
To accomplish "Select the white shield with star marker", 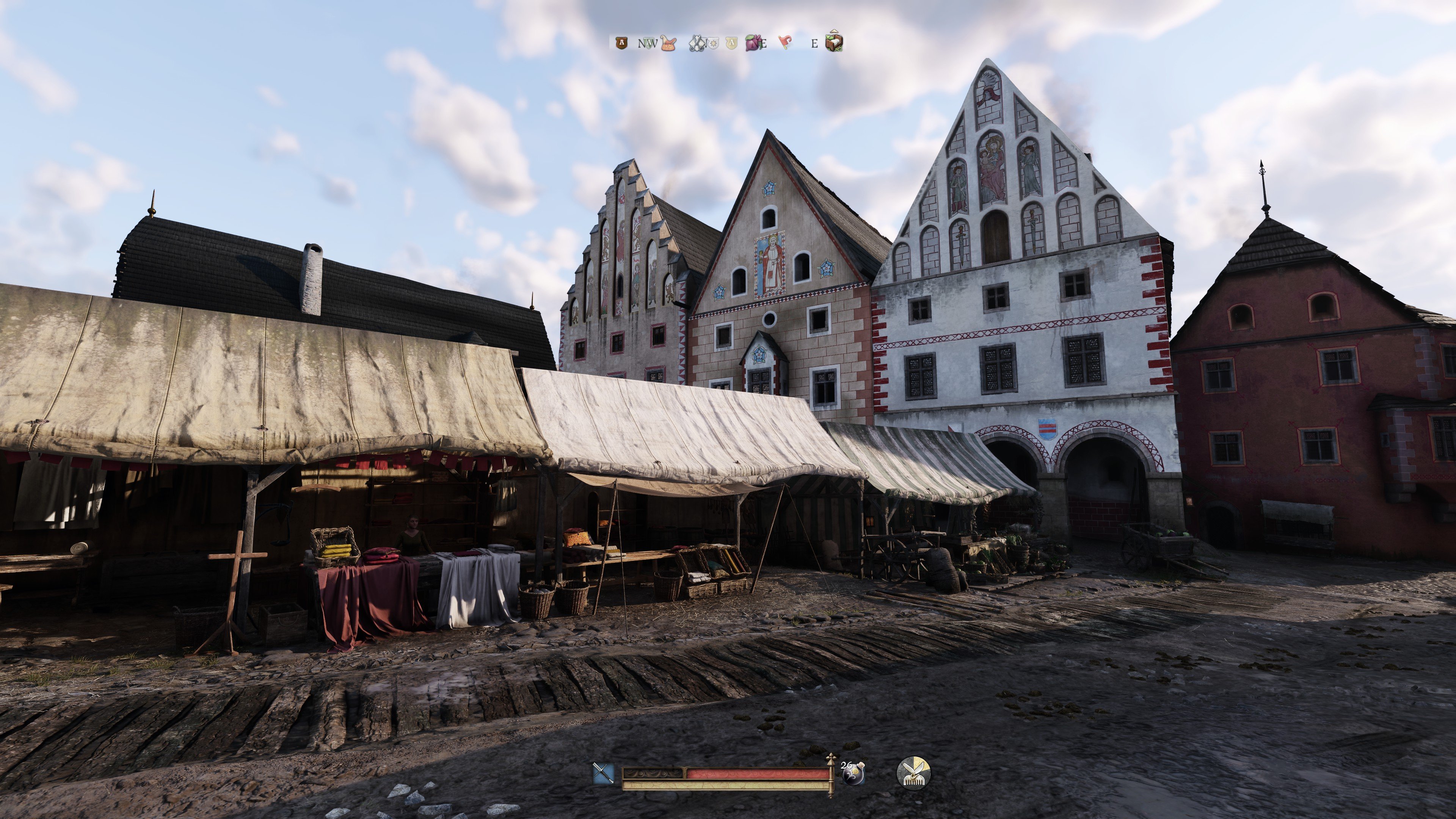I will (x=713, y=43).
